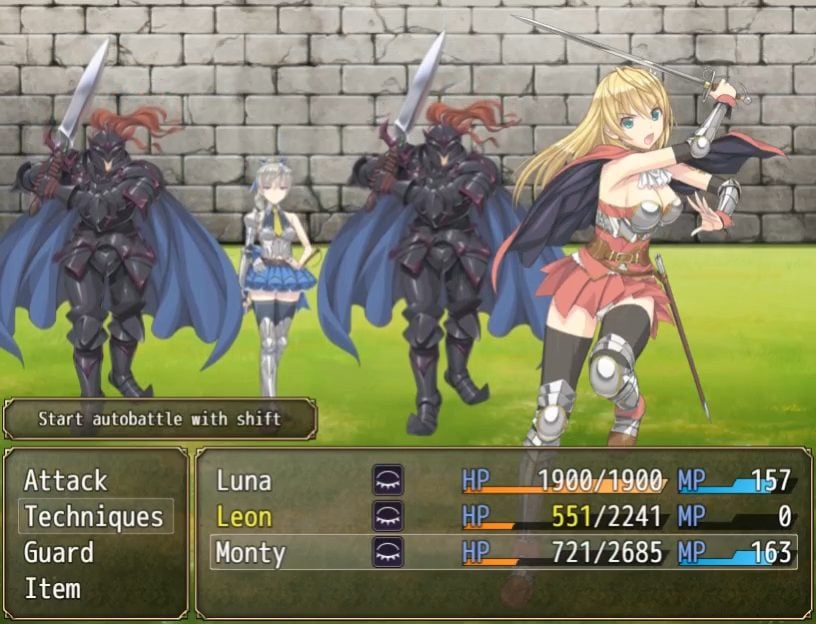Select the Guard command
This screenshot has width=816, height=624.
pos(59,553)
